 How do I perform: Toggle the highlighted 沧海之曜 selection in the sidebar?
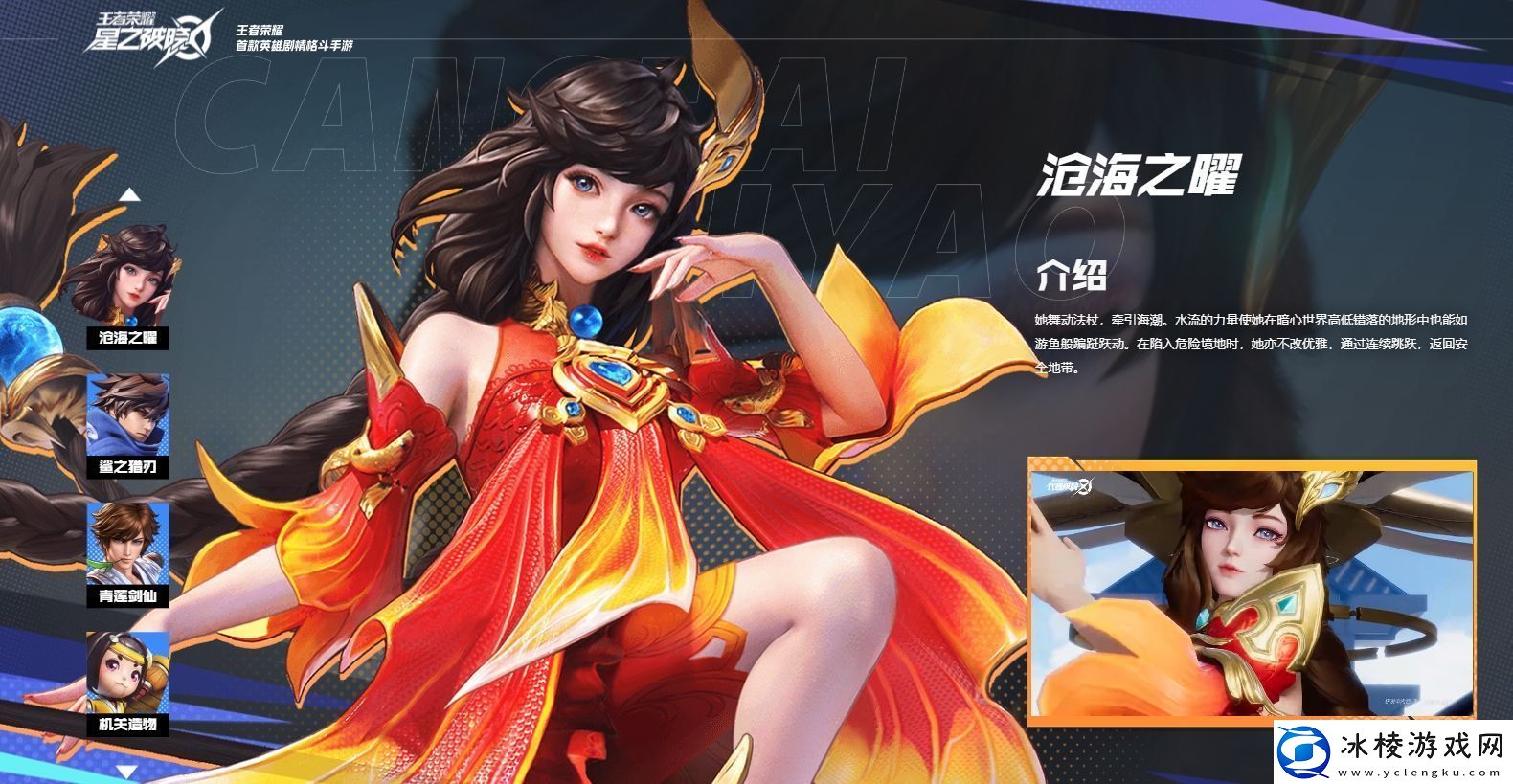coord(127,286)
